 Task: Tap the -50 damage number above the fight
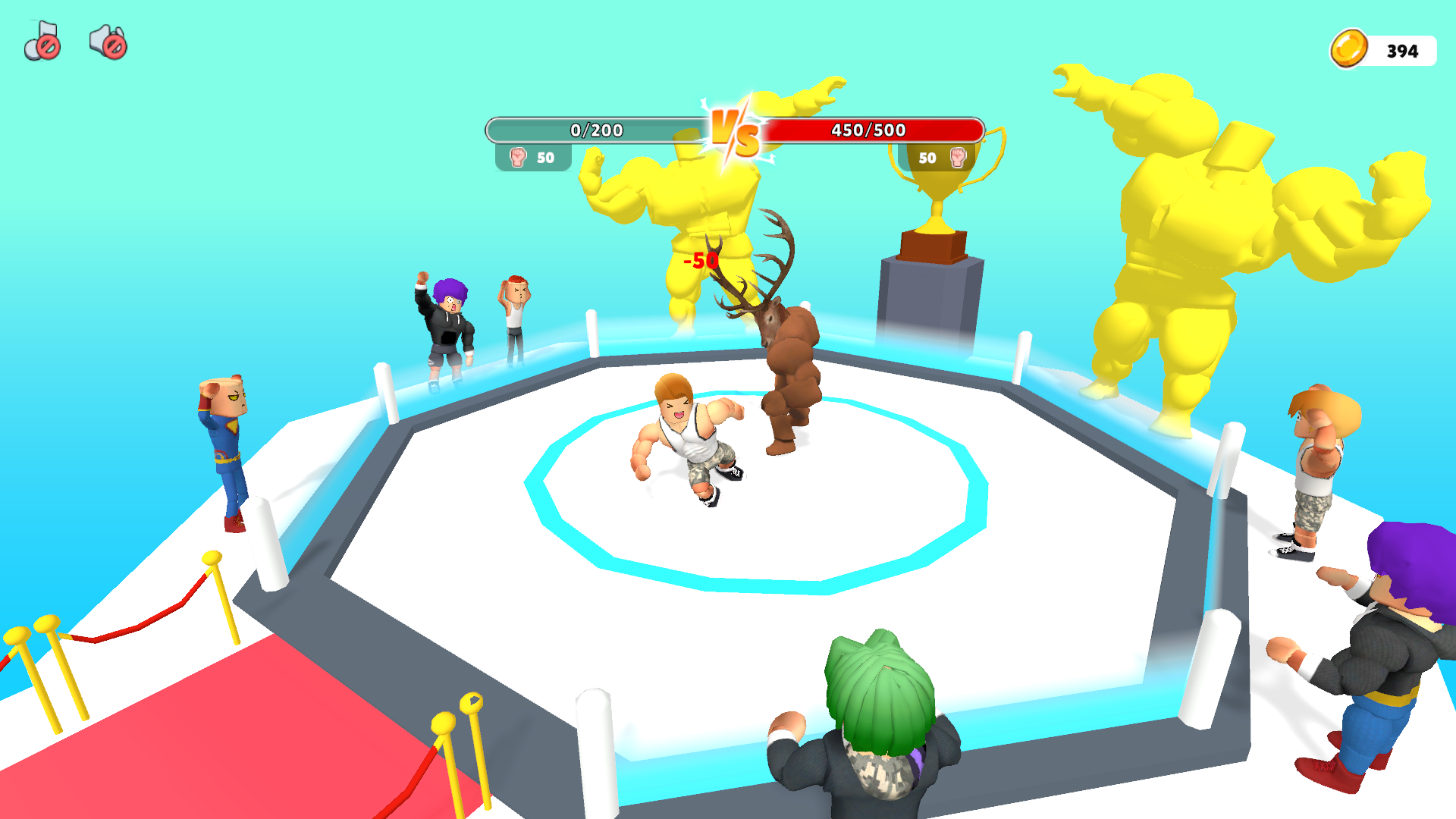tap(698, 259)
